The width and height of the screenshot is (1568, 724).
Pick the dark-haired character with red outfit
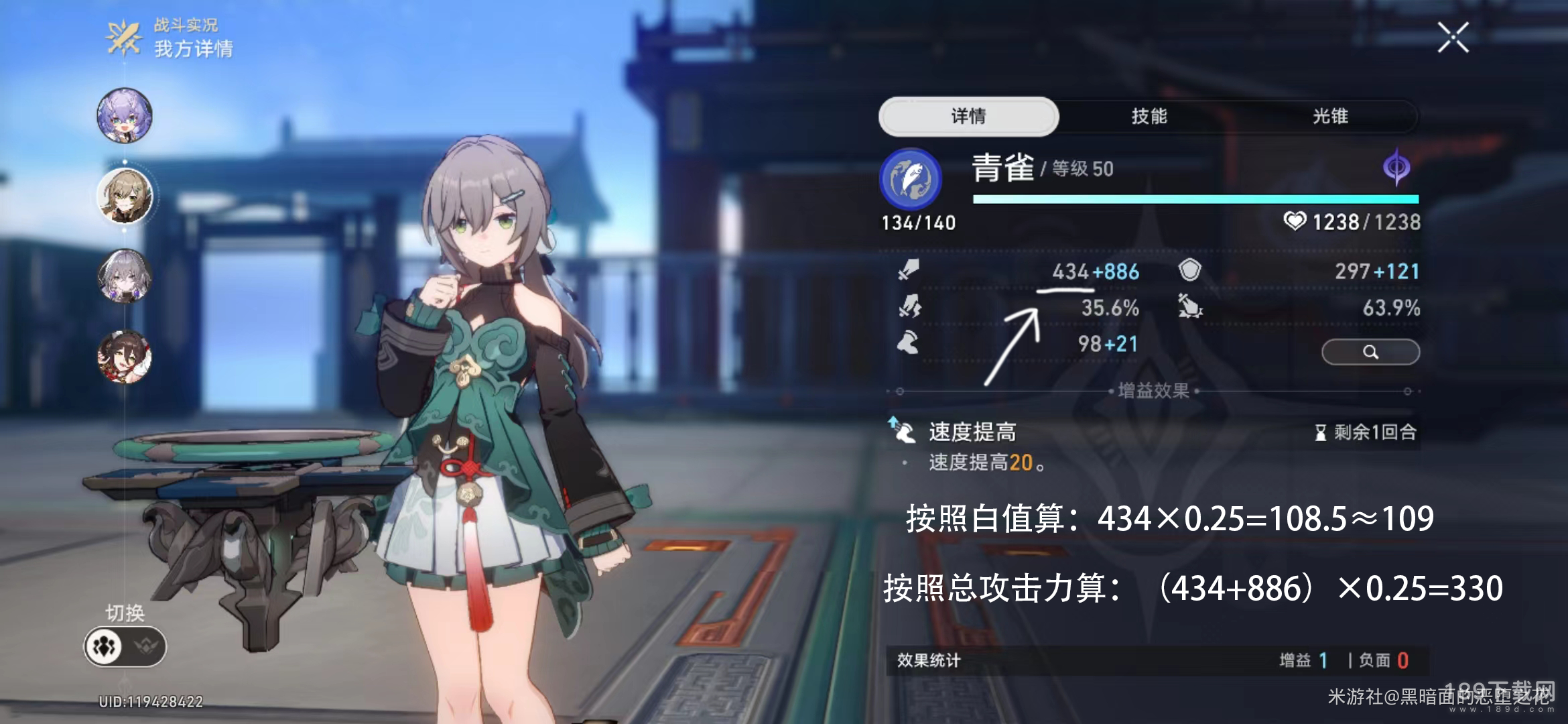tap(125, 356)
